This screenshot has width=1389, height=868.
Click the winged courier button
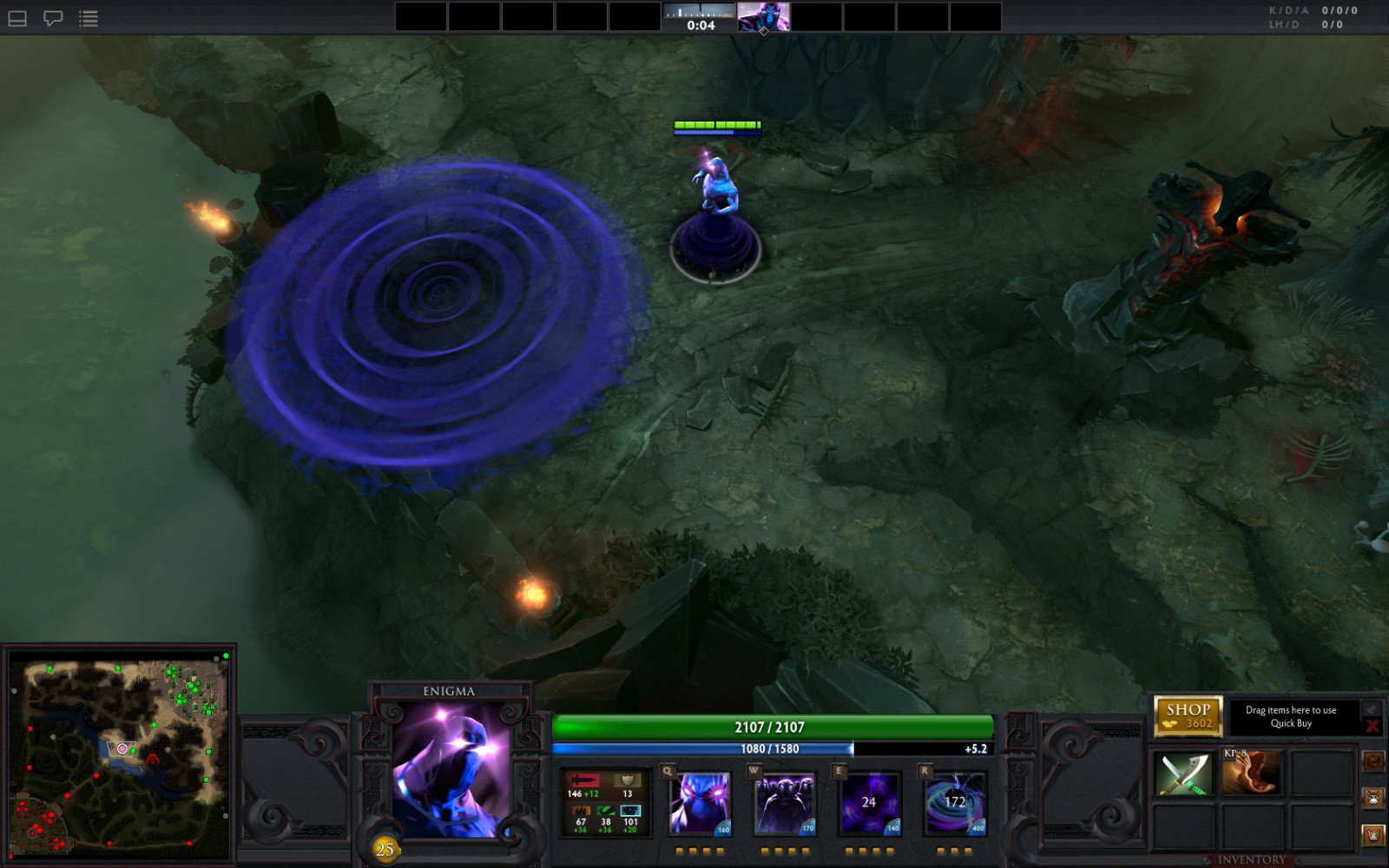pos(1373,835)
